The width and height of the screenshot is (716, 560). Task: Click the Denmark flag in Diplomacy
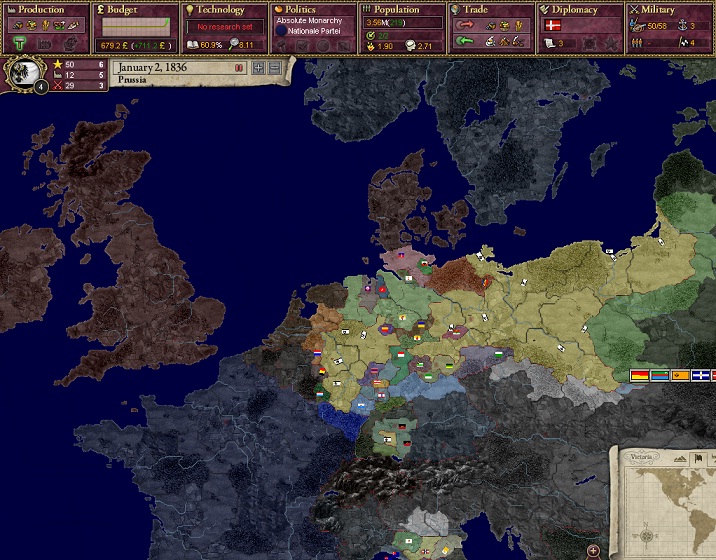[x=552, y=26]
